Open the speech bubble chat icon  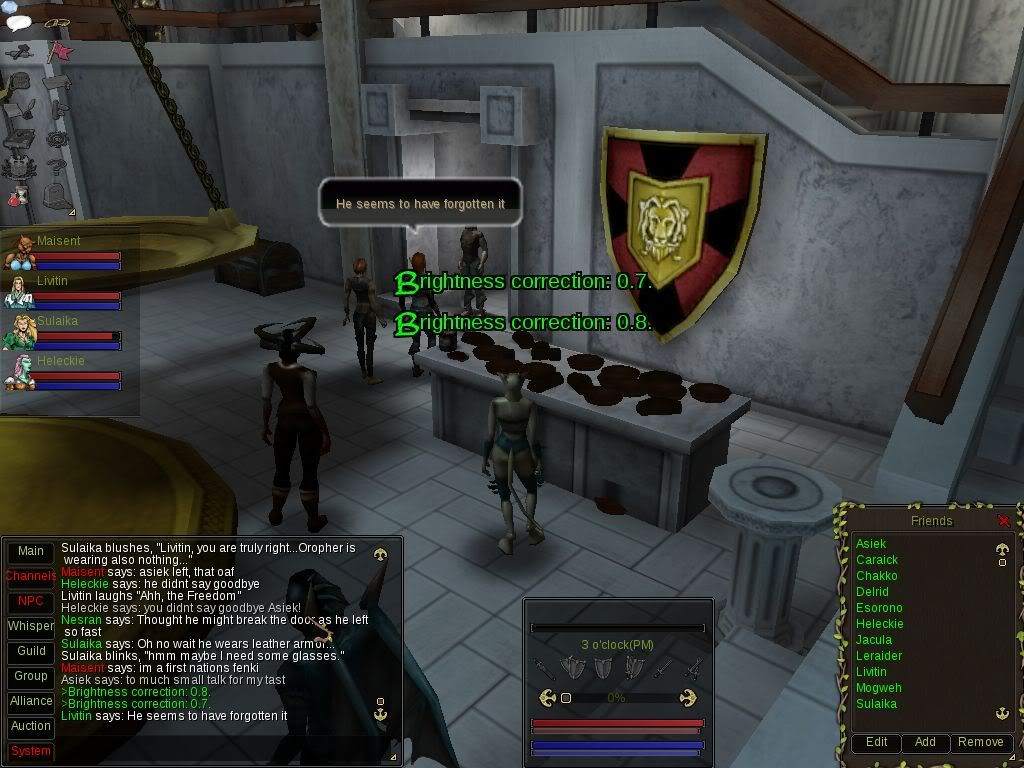coord(18,22)
